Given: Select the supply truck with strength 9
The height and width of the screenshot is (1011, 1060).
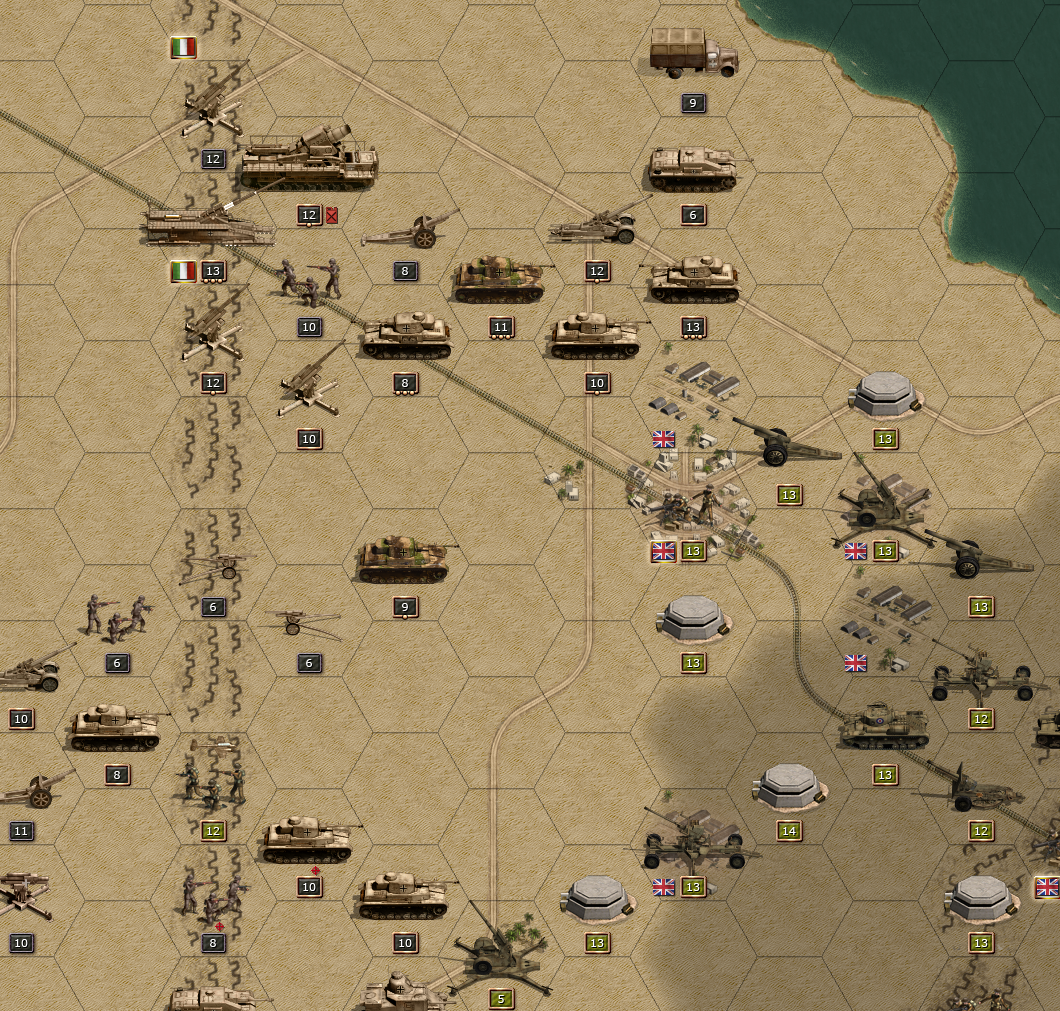Looking at the screenshot, I should click(x=693, y=53).
